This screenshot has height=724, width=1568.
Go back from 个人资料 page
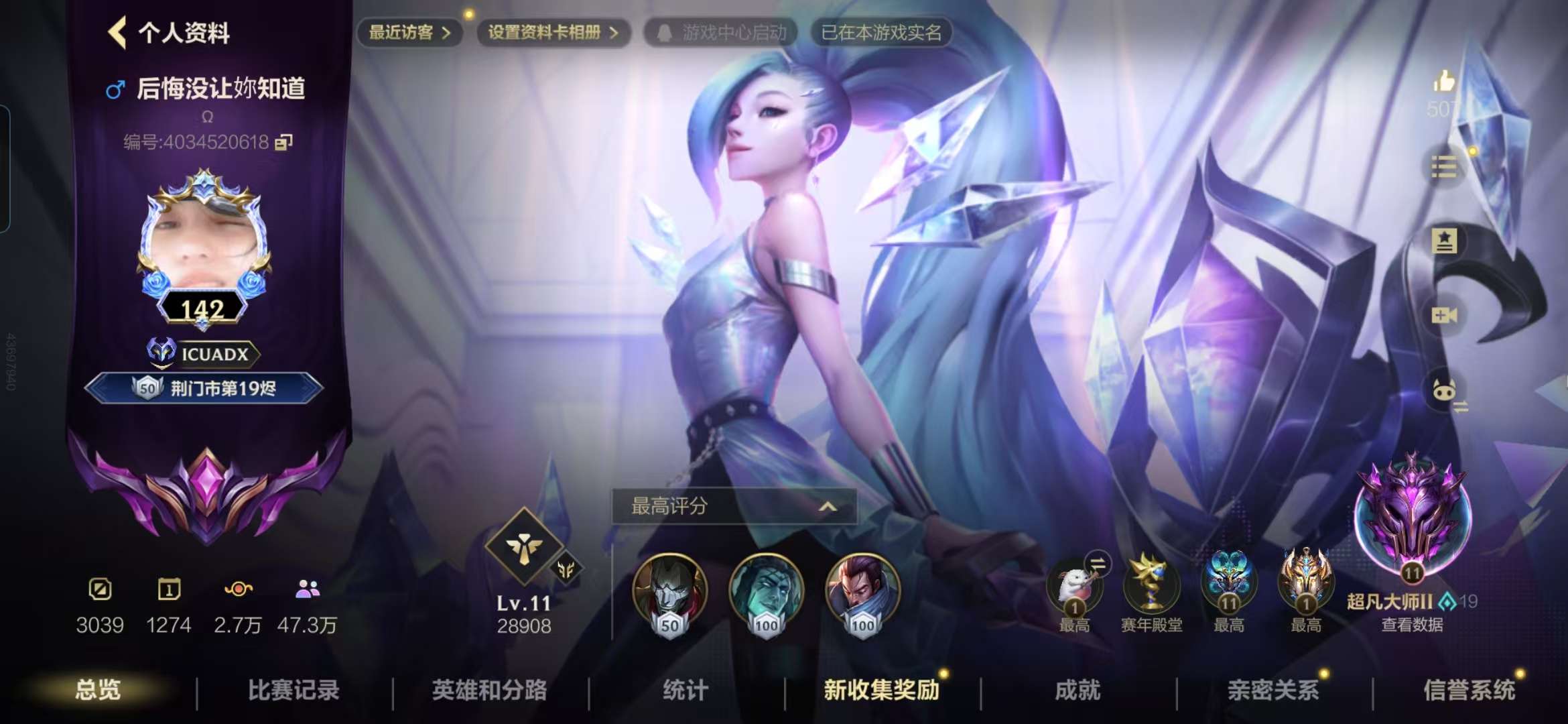coord(118,32)
